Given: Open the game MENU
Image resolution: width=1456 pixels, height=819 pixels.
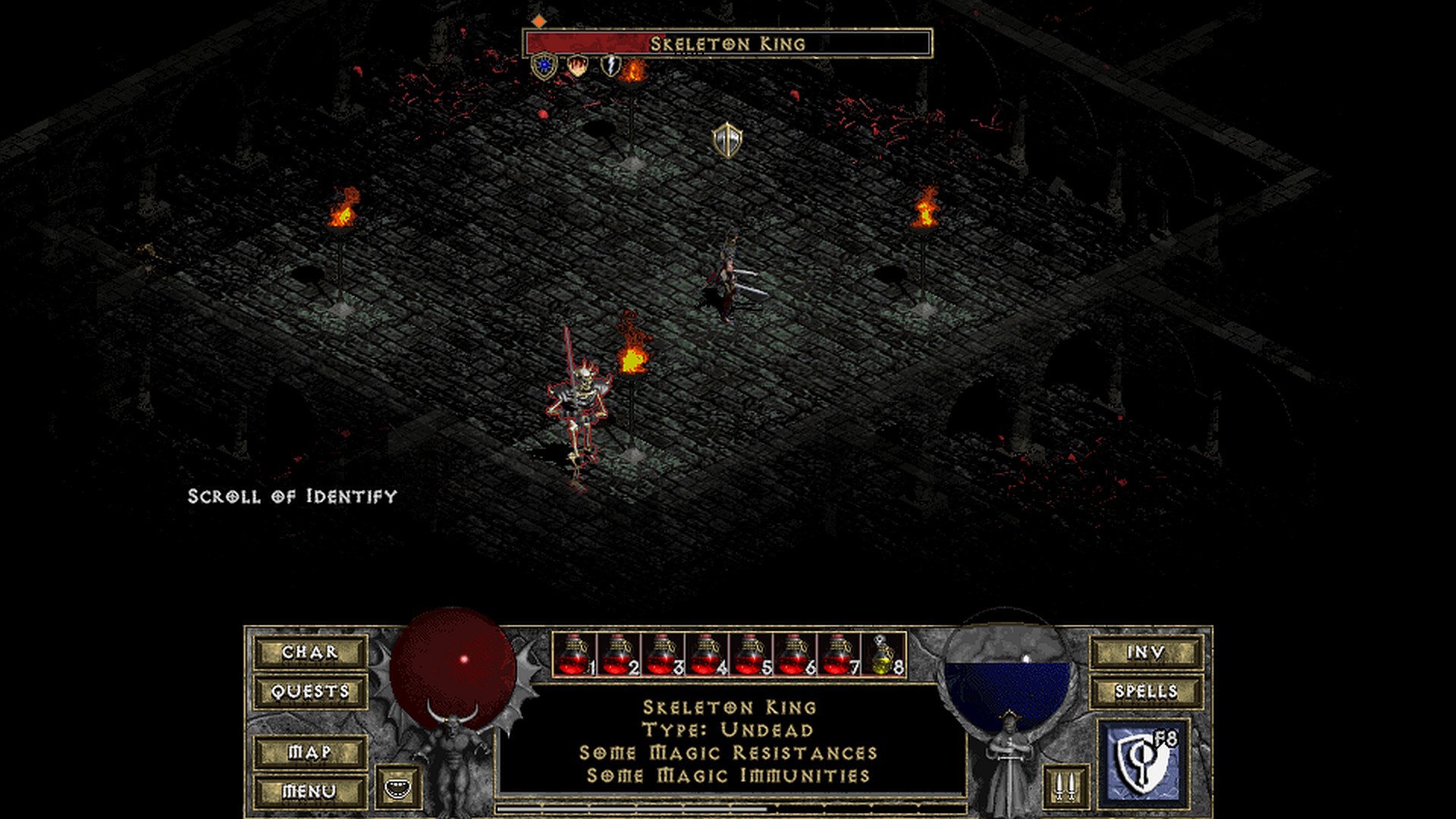Looking at the screenshot, I should tap(310, 792).
